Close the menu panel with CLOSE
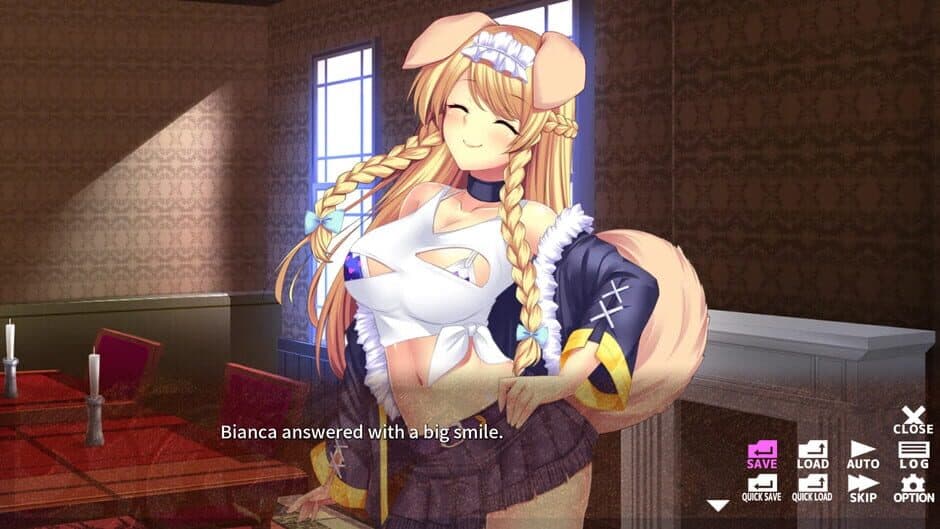This screenshot has width=940, height=529. pyautogui.click(x=913, y=419)
